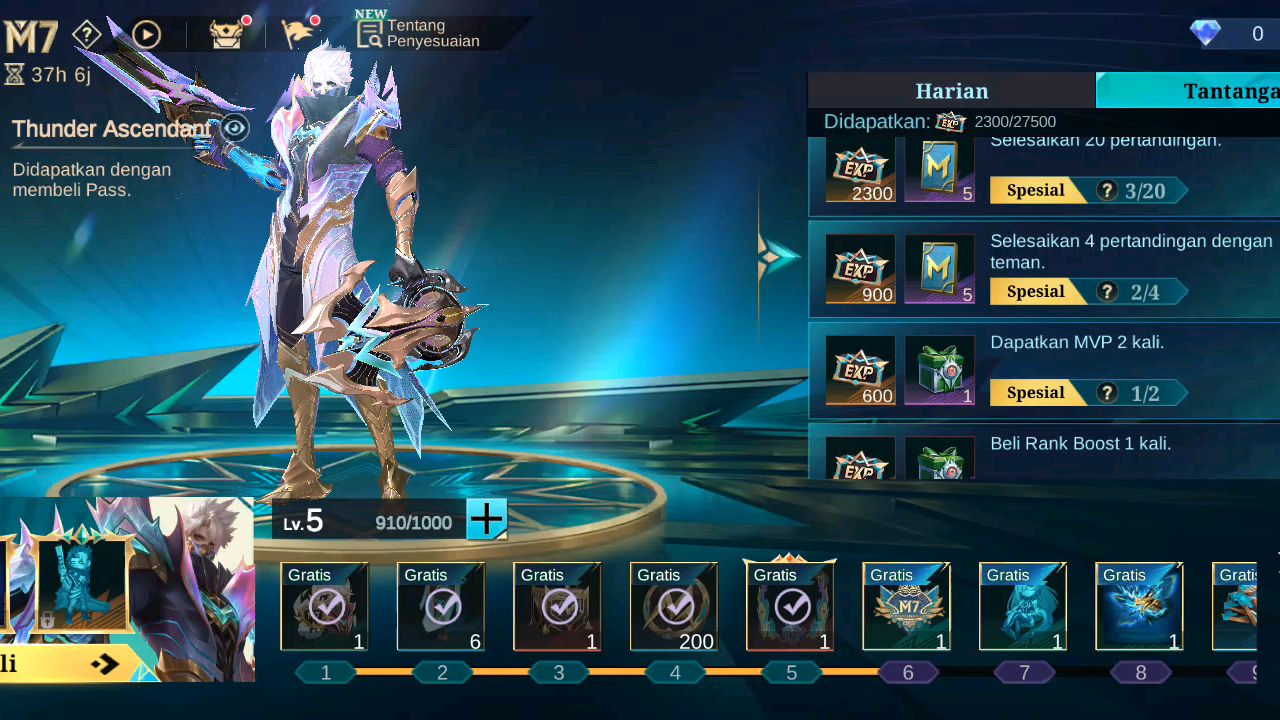1280x720 pixels.
Task: Toggle the Thunder Ascendant preview eye
Action: click(x=235, y=128)
